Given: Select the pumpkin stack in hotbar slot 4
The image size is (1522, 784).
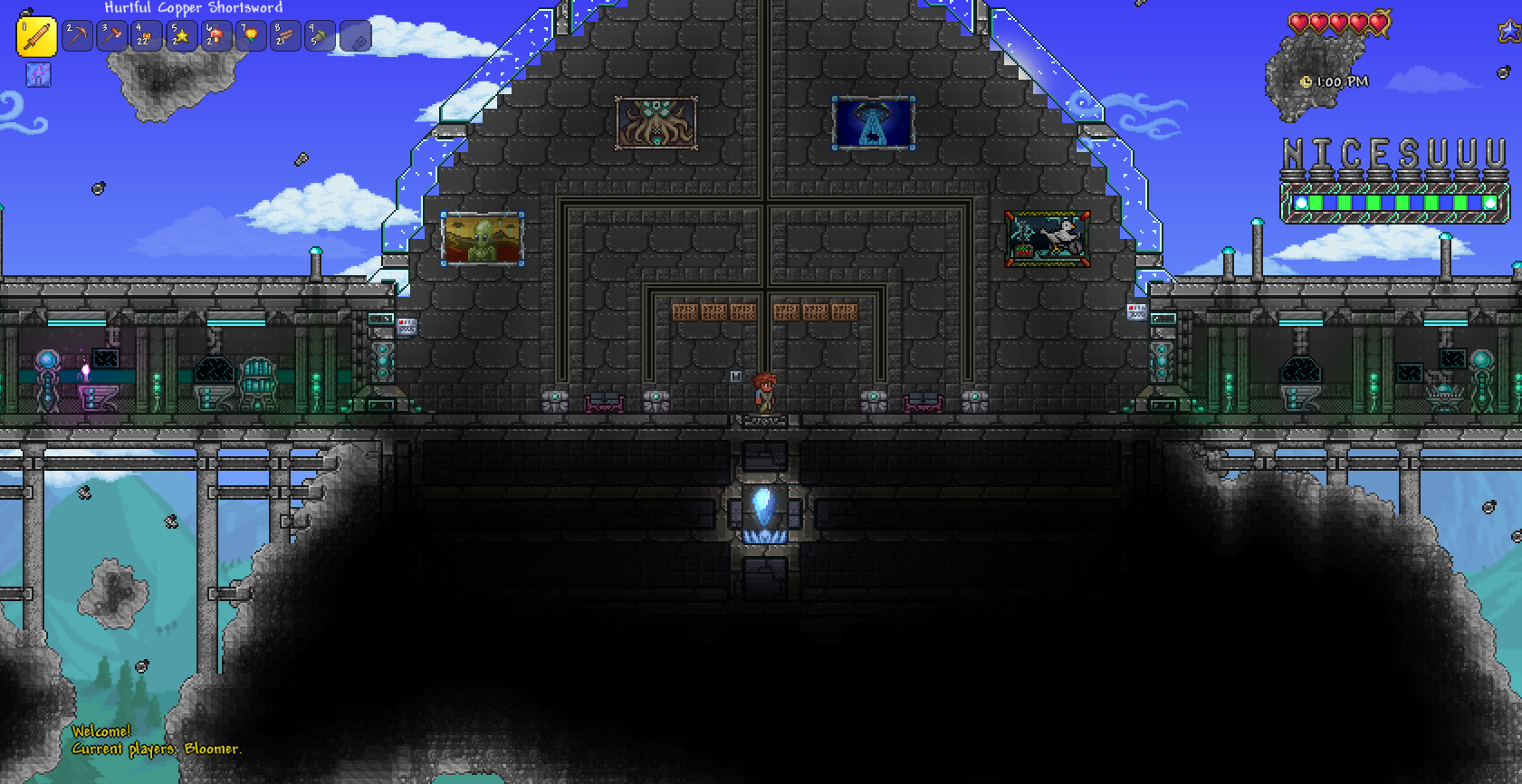Looking at the screenshot, I should 146,37.
